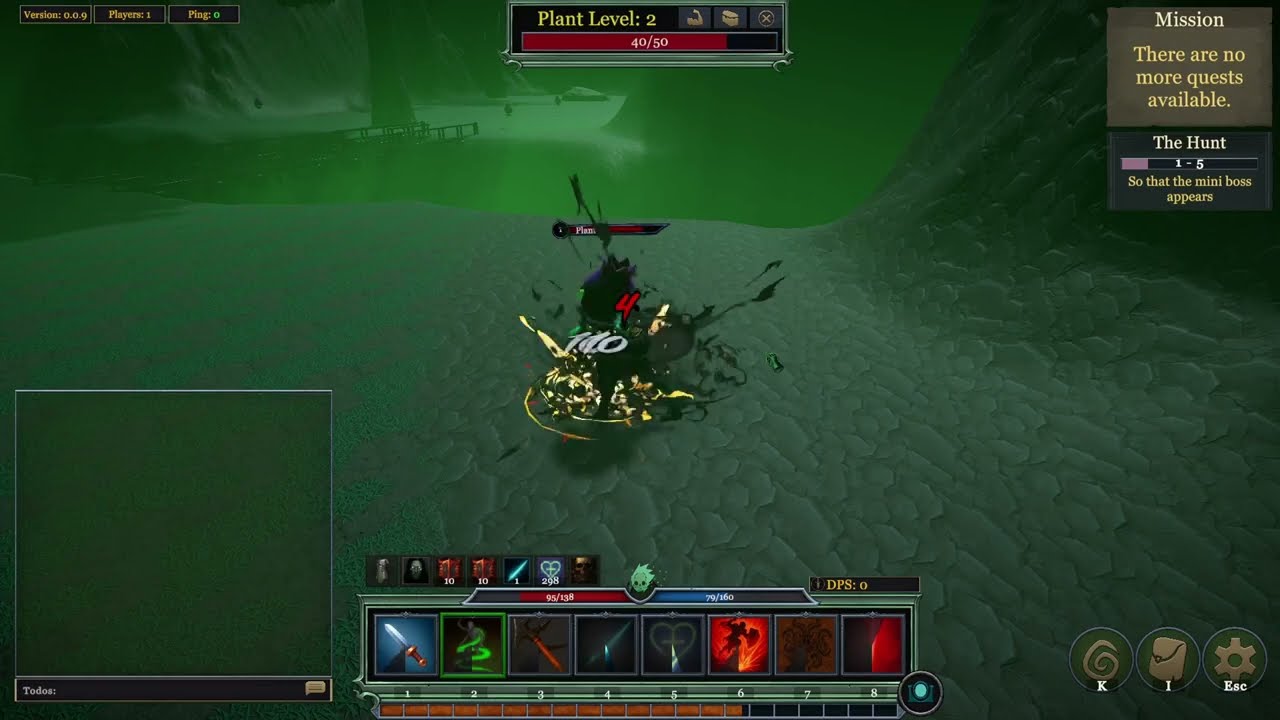This screenshot has height=720, width=1280.
Task: Select the chat message icon next to Todos
Action: (316, 689)
